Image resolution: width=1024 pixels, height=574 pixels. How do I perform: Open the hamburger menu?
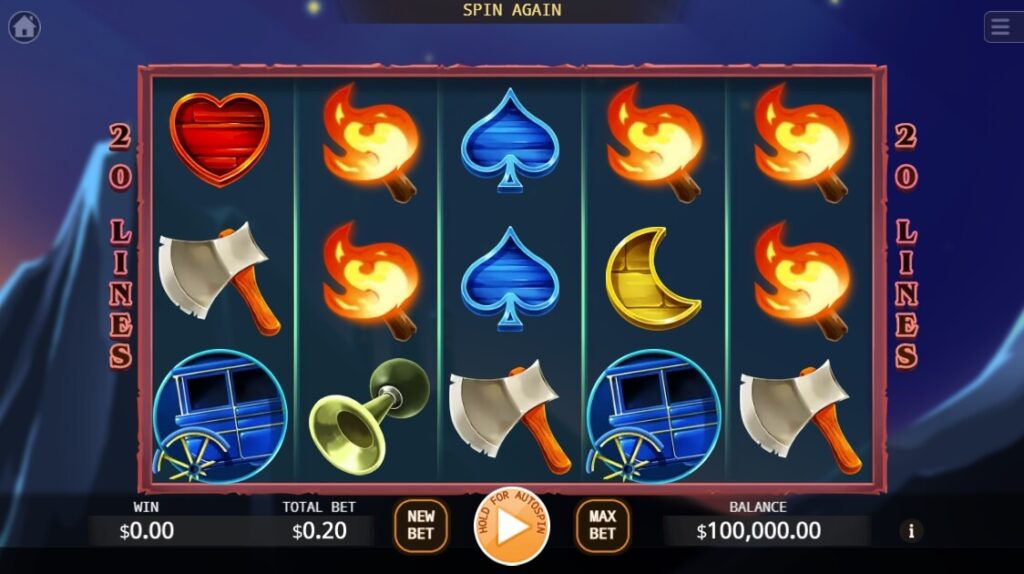(1003, 27)
